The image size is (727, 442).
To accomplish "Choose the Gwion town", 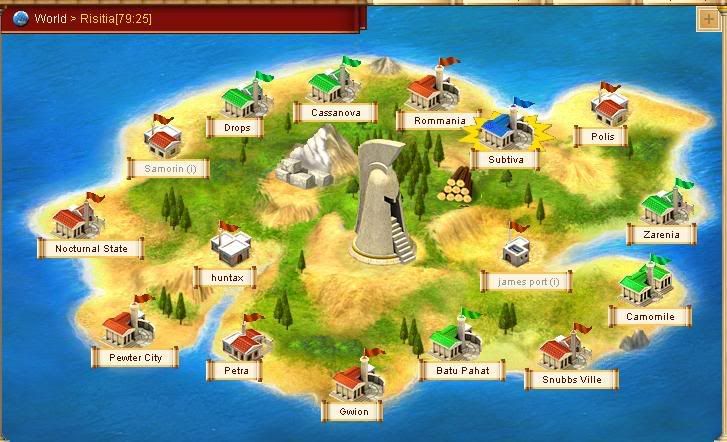I will 353,411.
